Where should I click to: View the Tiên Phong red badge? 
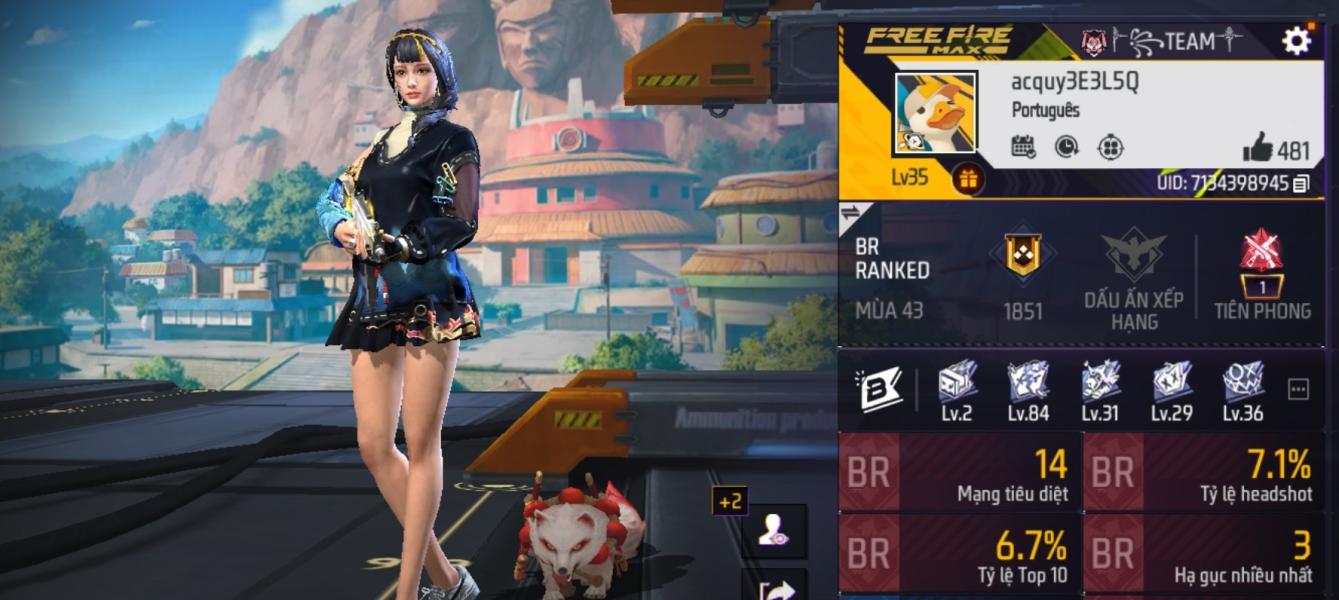(x=1262, y=256)
